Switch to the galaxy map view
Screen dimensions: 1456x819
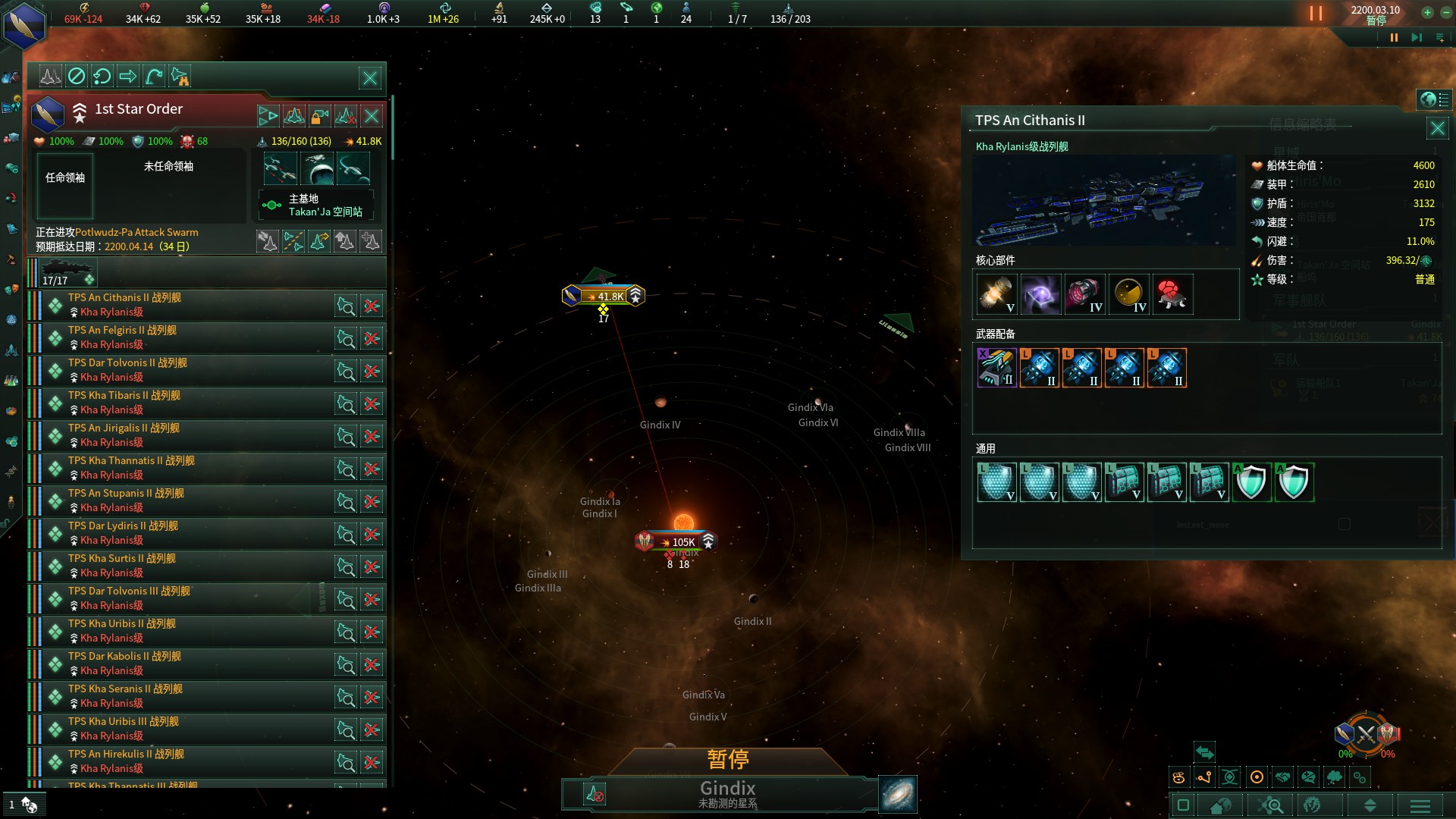point(898,794)
